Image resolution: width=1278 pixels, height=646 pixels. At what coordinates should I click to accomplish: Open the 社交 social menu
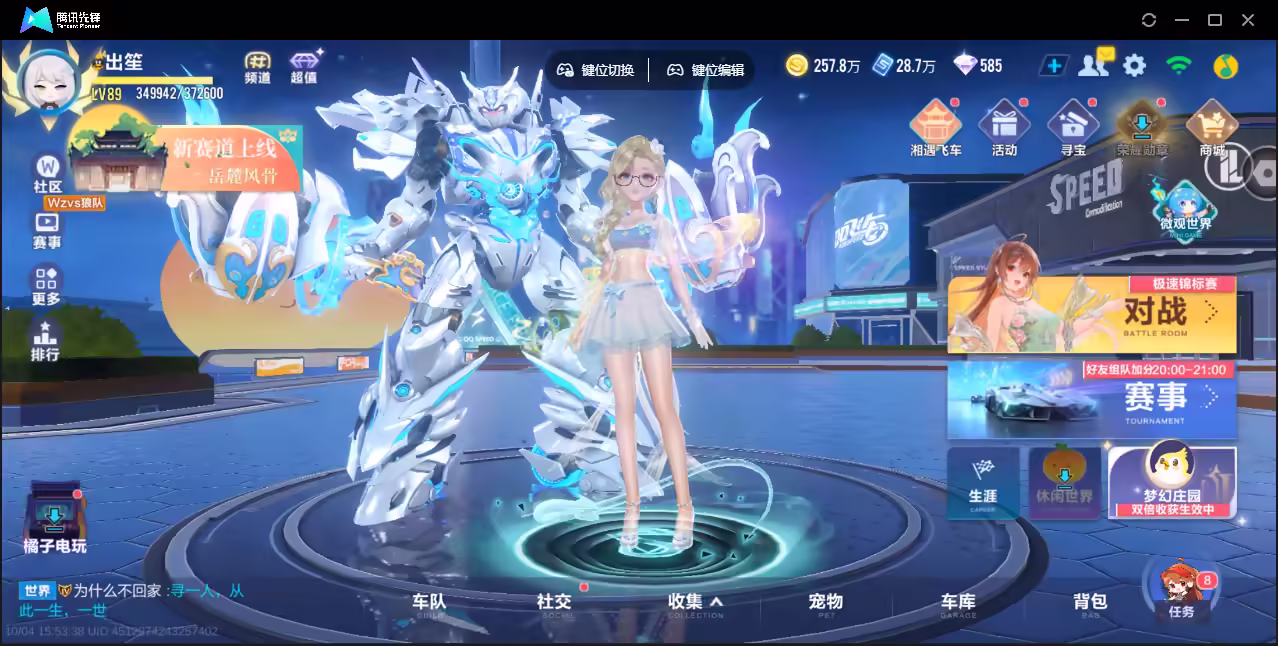554,602
